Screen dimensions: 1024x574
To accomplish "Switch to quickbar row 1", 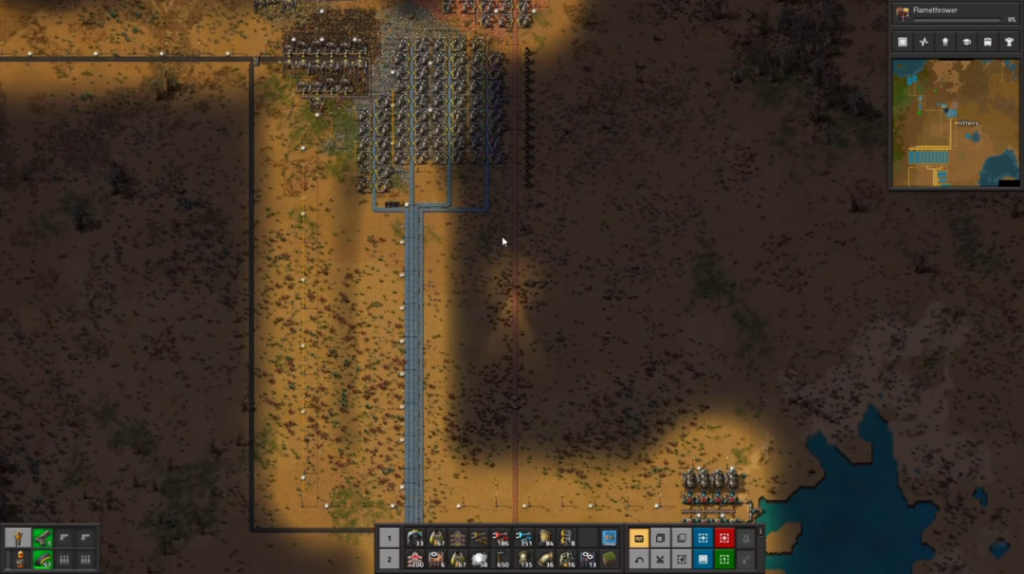I will click(391, 538).
